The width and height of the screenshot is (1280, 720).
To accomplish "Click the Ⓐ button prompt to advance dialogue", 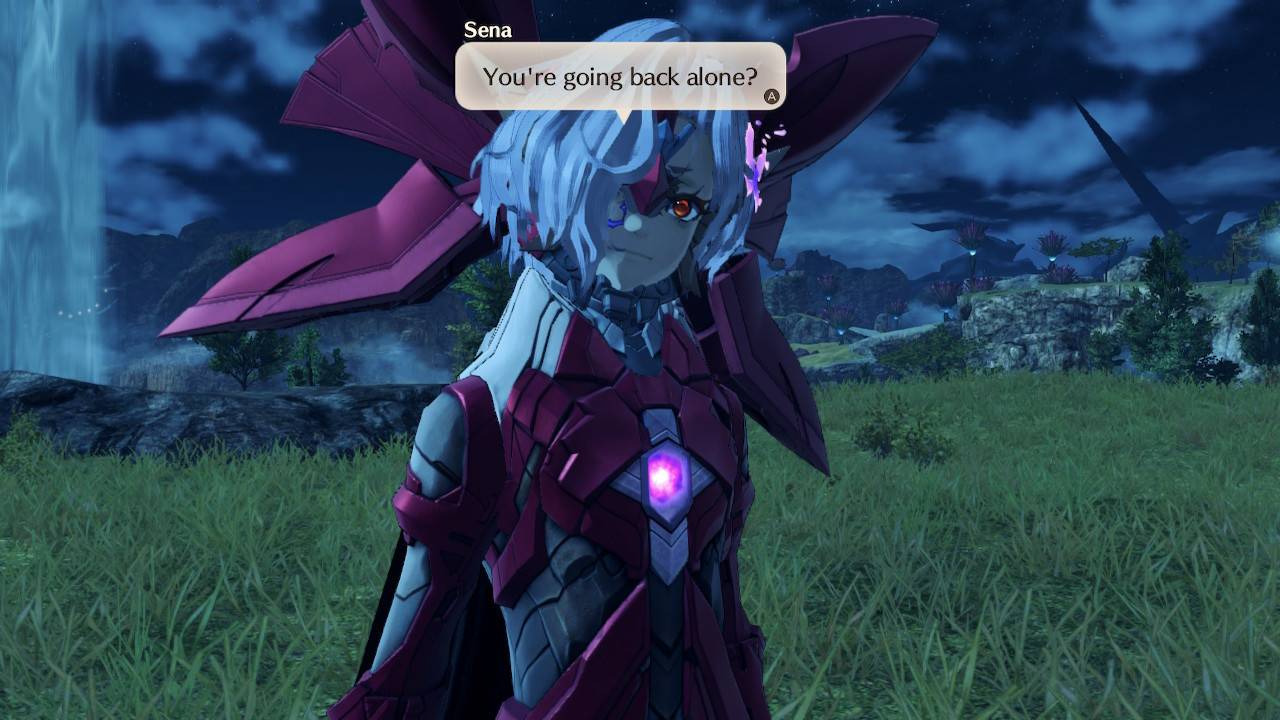I will [x=771, y=96].
